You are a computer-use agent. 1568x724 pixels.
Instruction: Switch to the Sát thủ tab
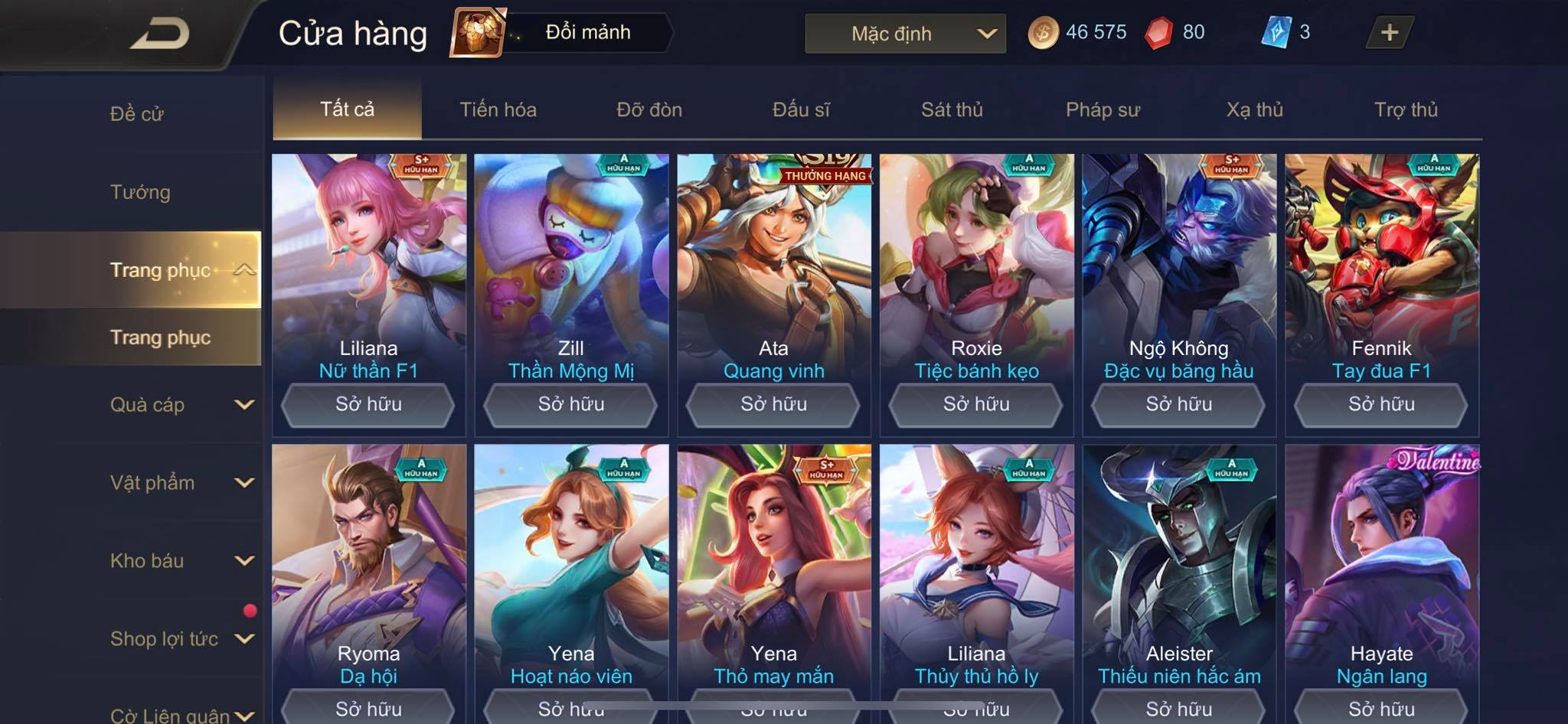point(952,109)
